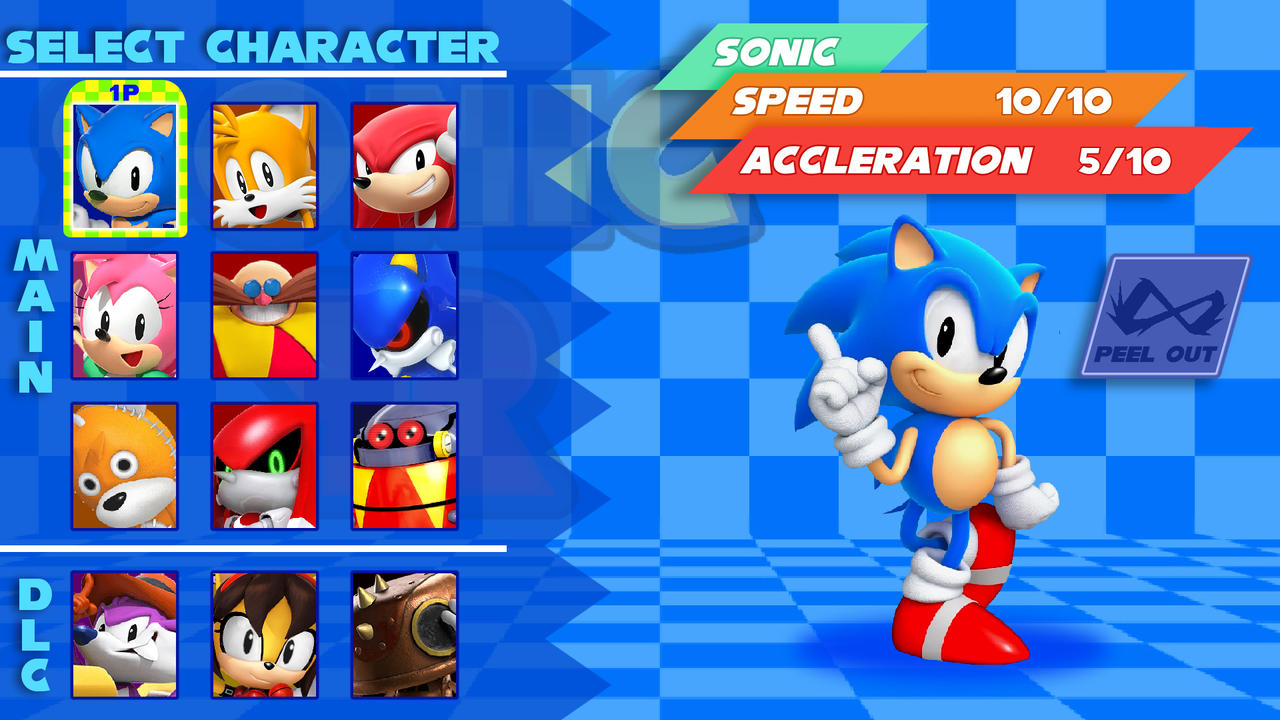The width and height of the screenshot is (1280, 720).
Task: Click the Peel Out ability badge
Action: (x=1165, y=315)
